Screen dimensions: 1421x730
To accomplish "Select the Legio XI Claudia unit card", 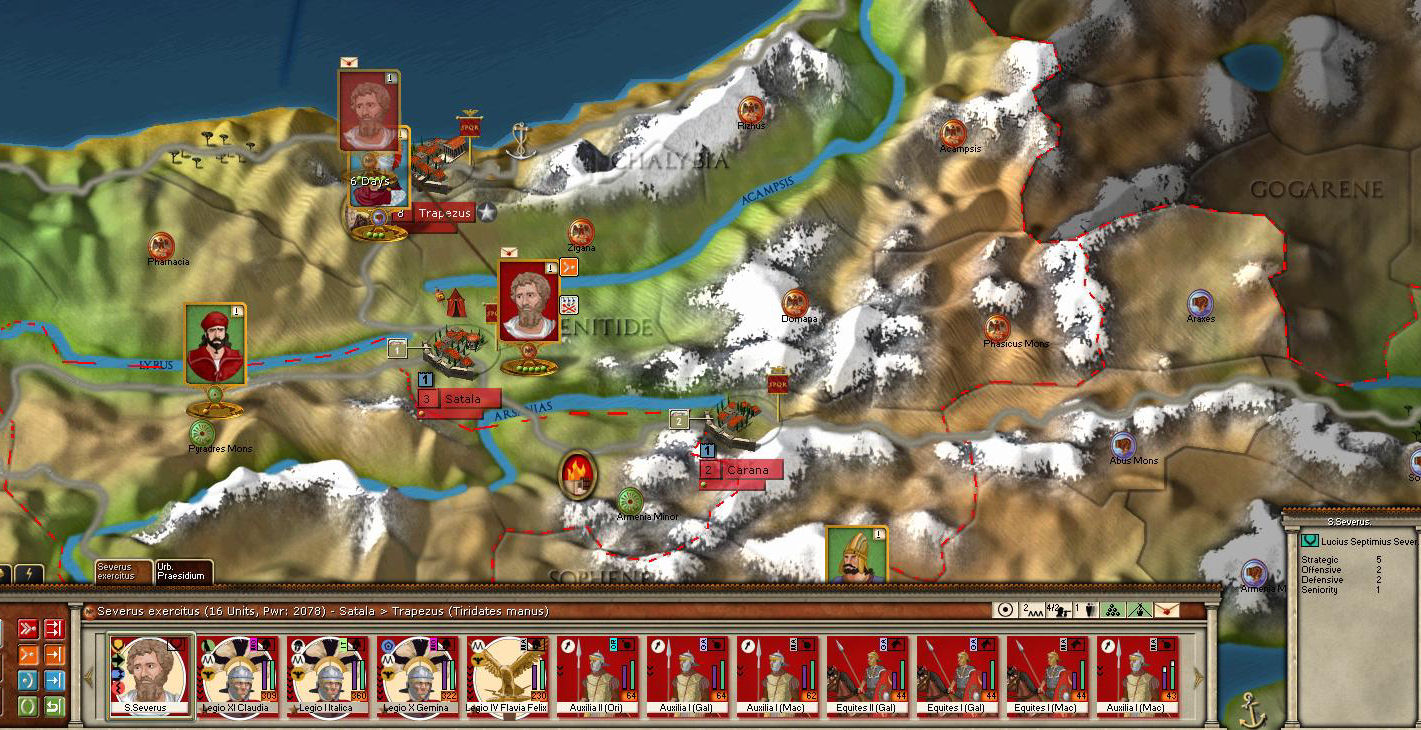I will coord(239,677).
